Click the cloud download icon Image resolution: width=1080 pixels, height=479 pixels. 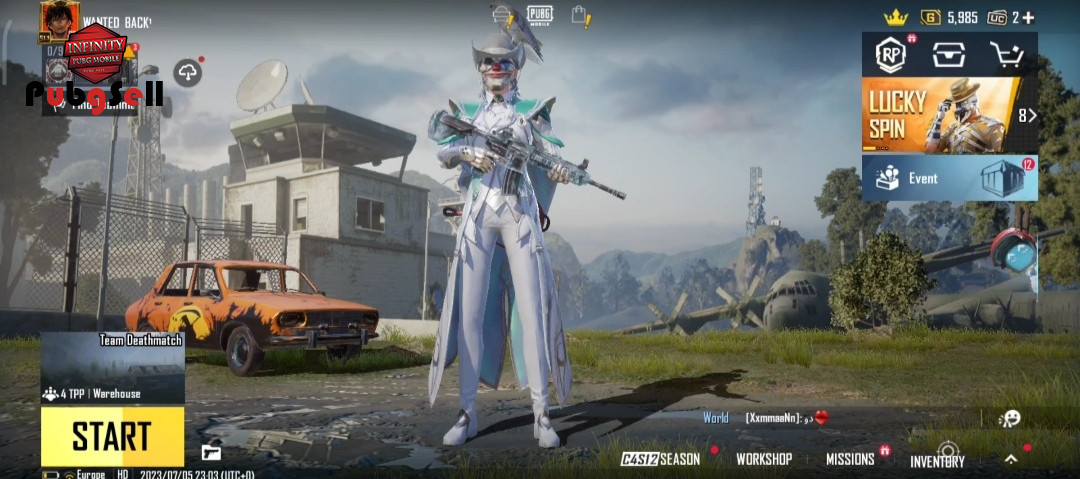pyautogui.click(x=187, y=72)
